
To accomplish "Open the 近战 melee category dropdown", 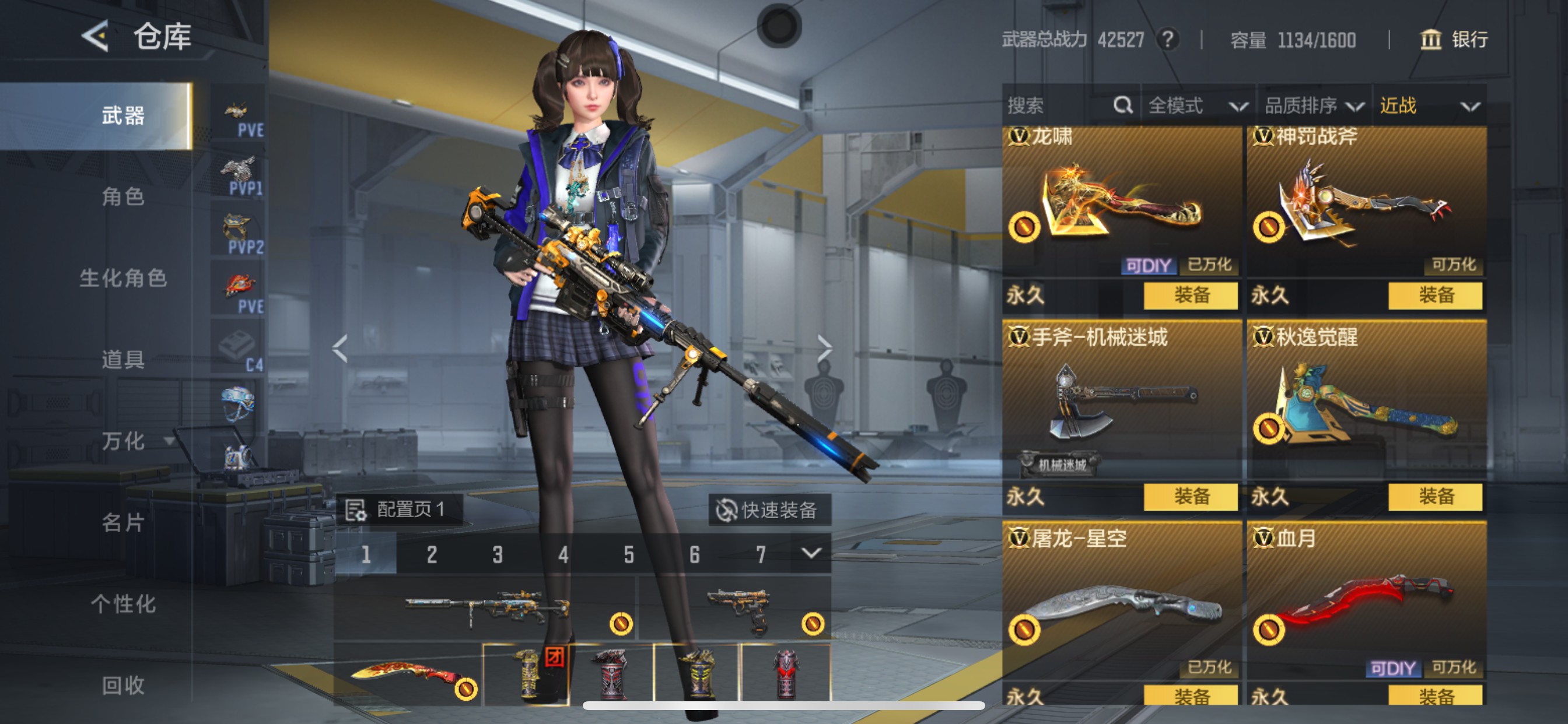I will tap(1428, 106).
